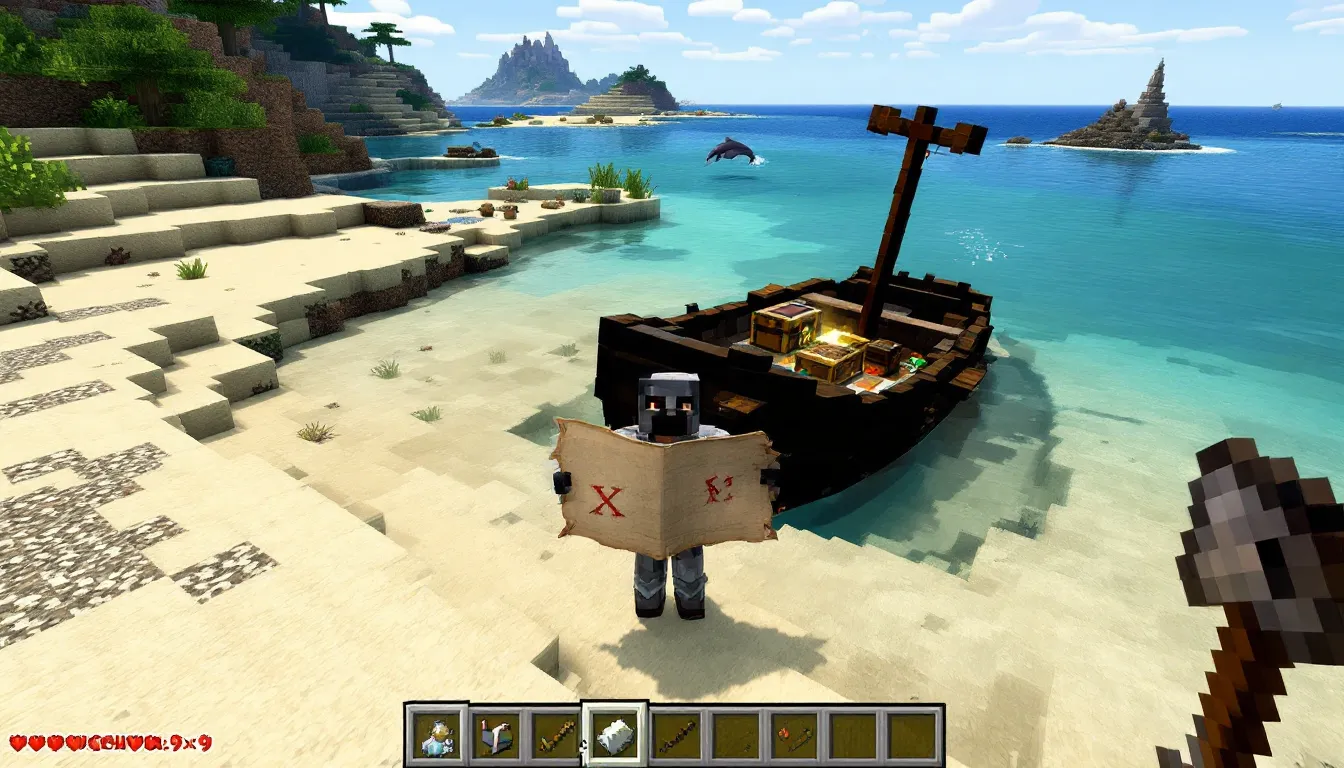This screenshot has width=1344, height=768.
Task: Click the highlighted white paper map slot
Action: 615,735
